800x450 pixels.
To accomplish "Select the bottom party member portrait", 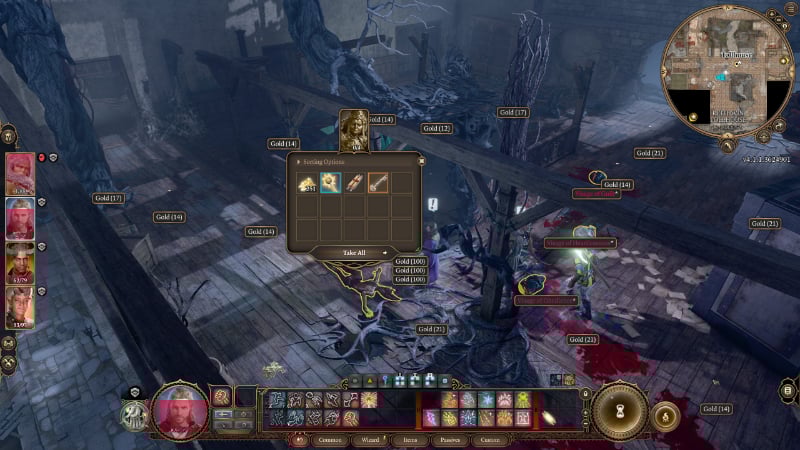I will coord(20,307).
